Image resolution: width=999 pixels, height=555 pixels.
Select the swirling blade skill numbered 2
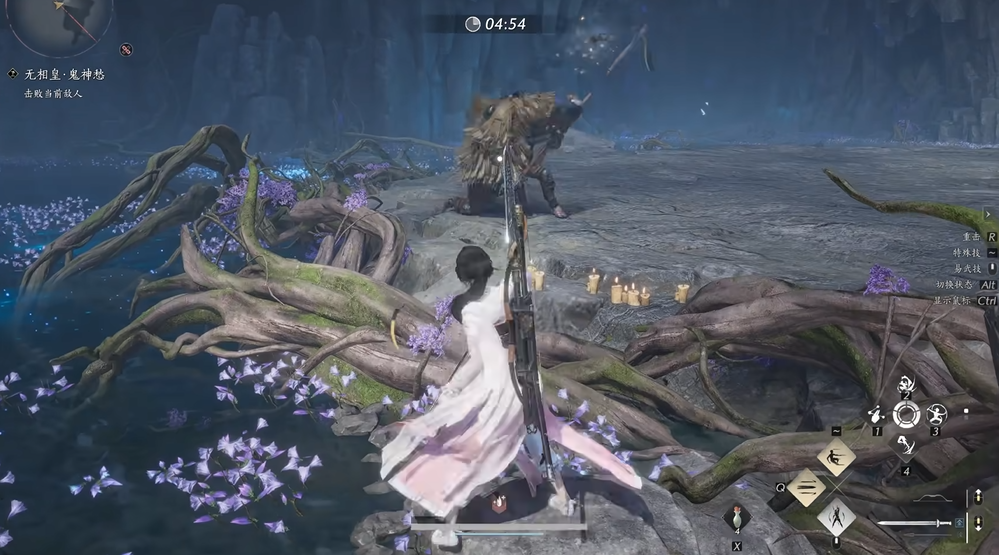pos(906,384)
